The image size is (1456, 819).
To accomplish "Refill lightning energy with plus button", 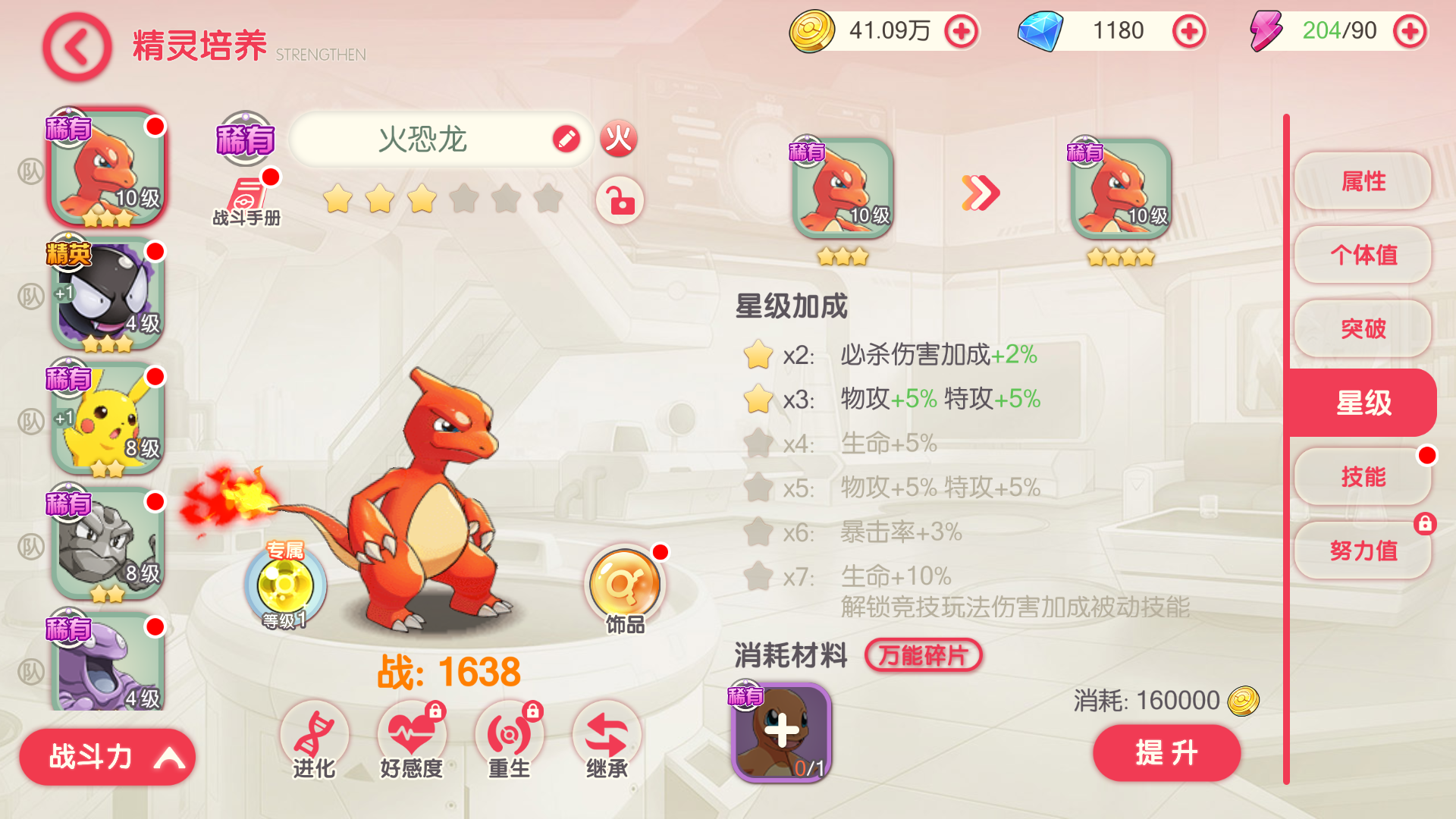I will [x=1410, y=32].
